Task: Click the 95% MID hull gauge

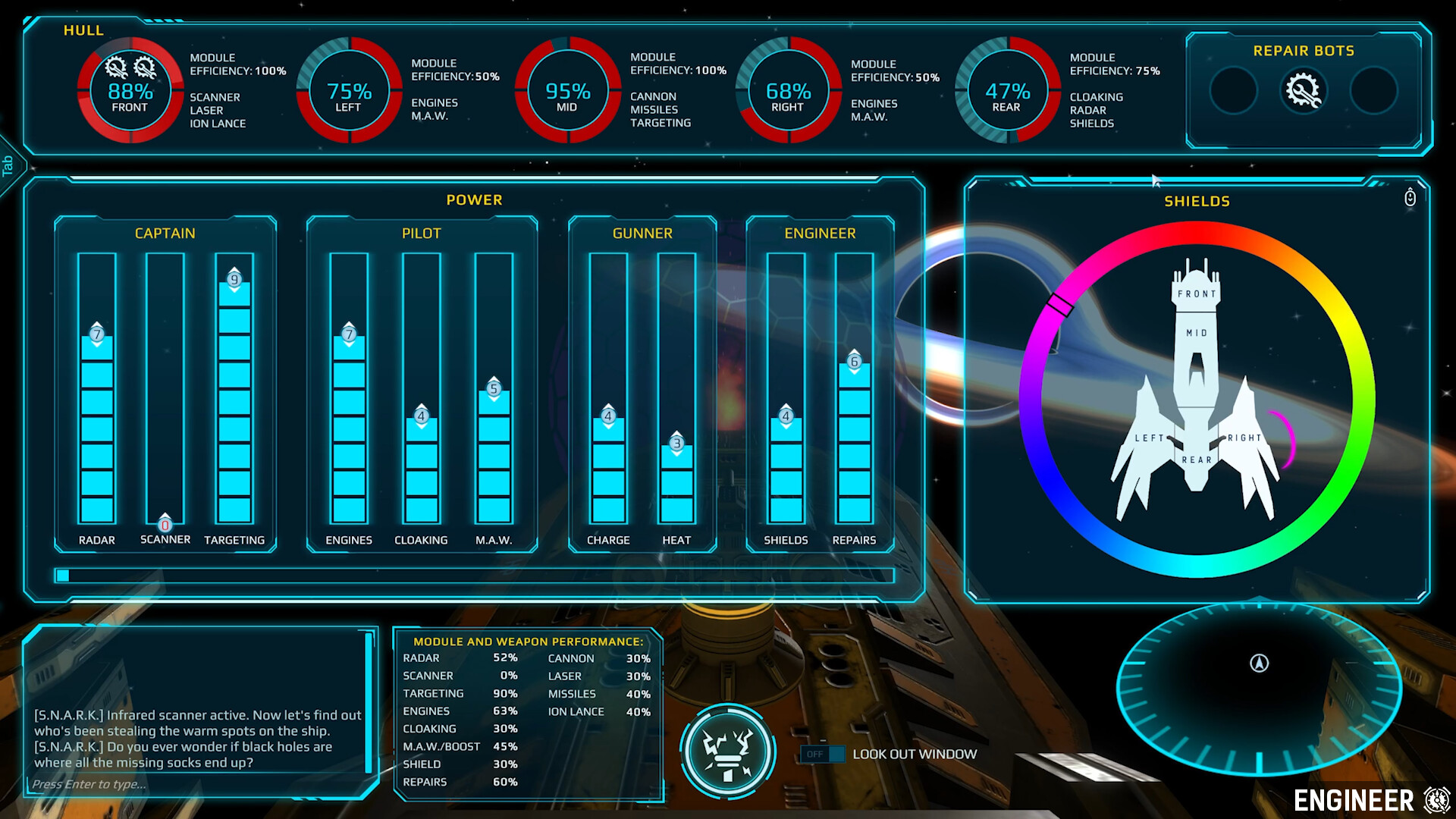Action: click(568, 91)
